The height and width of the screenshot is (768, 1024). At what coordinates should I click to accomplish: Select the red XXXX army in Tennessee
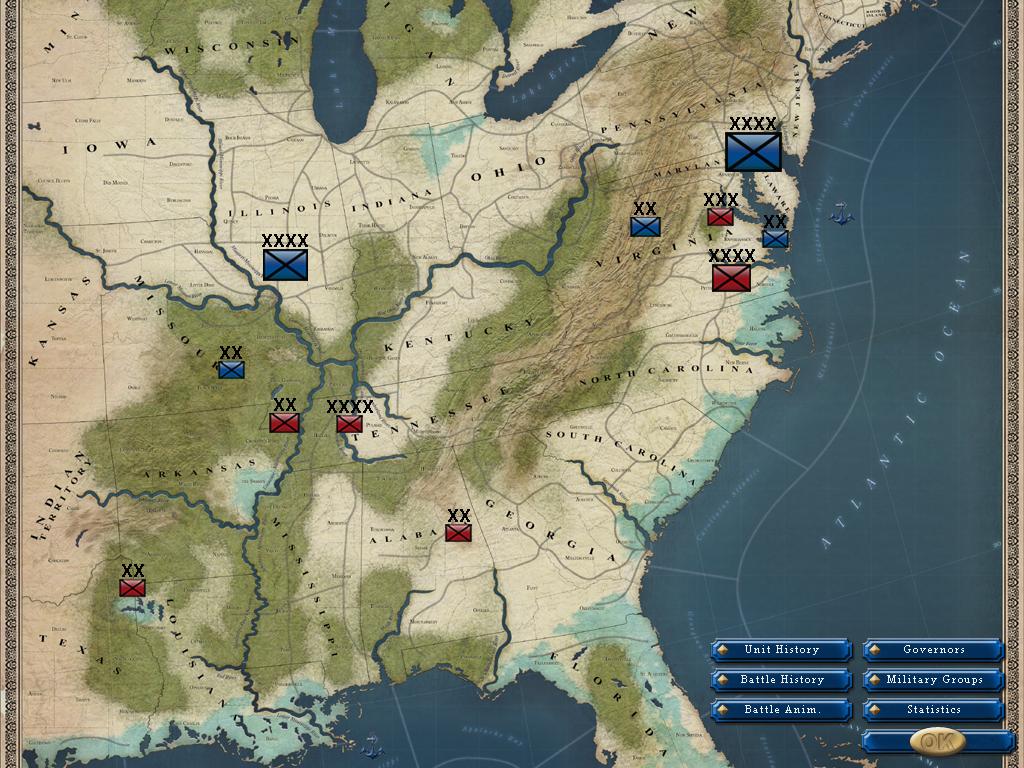[x=349, y=424]
